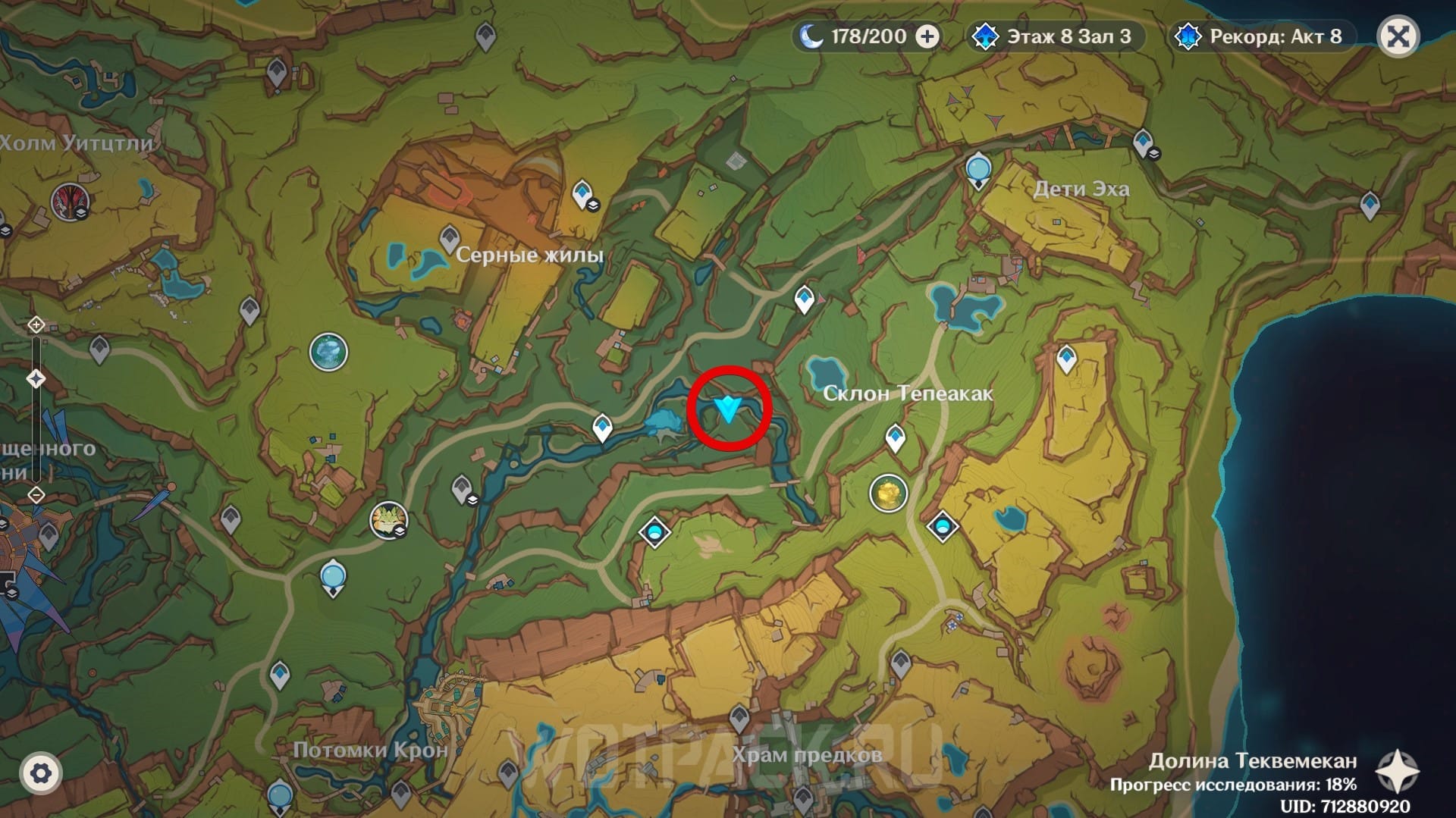The width and height of the screenshot is (1456, 818).
Task: Select the blue orb marker left of Дети Эха
Action: (978, 170)
